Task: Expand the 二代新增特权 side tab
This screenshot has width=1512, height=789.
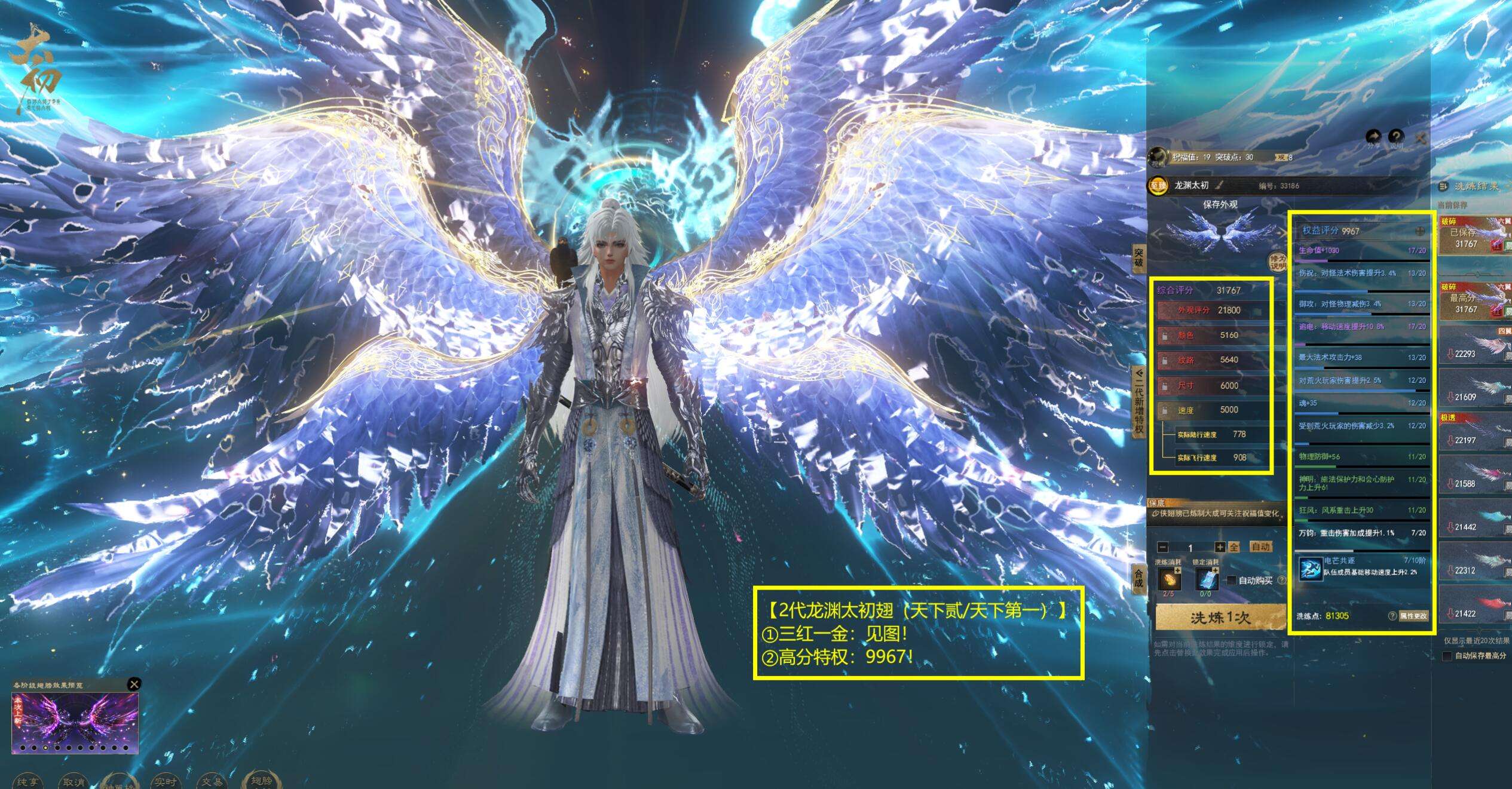Action: pyautogui.click(x=1138, y=403)
